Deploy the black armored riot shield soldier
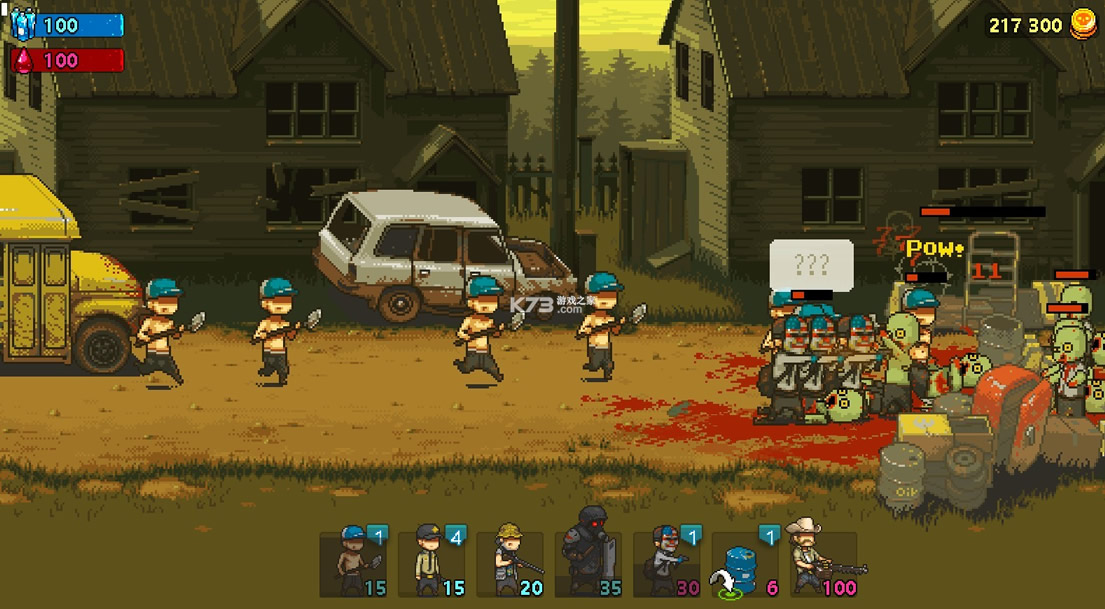This screenshot has height=609, width=1105. (588, 563)
